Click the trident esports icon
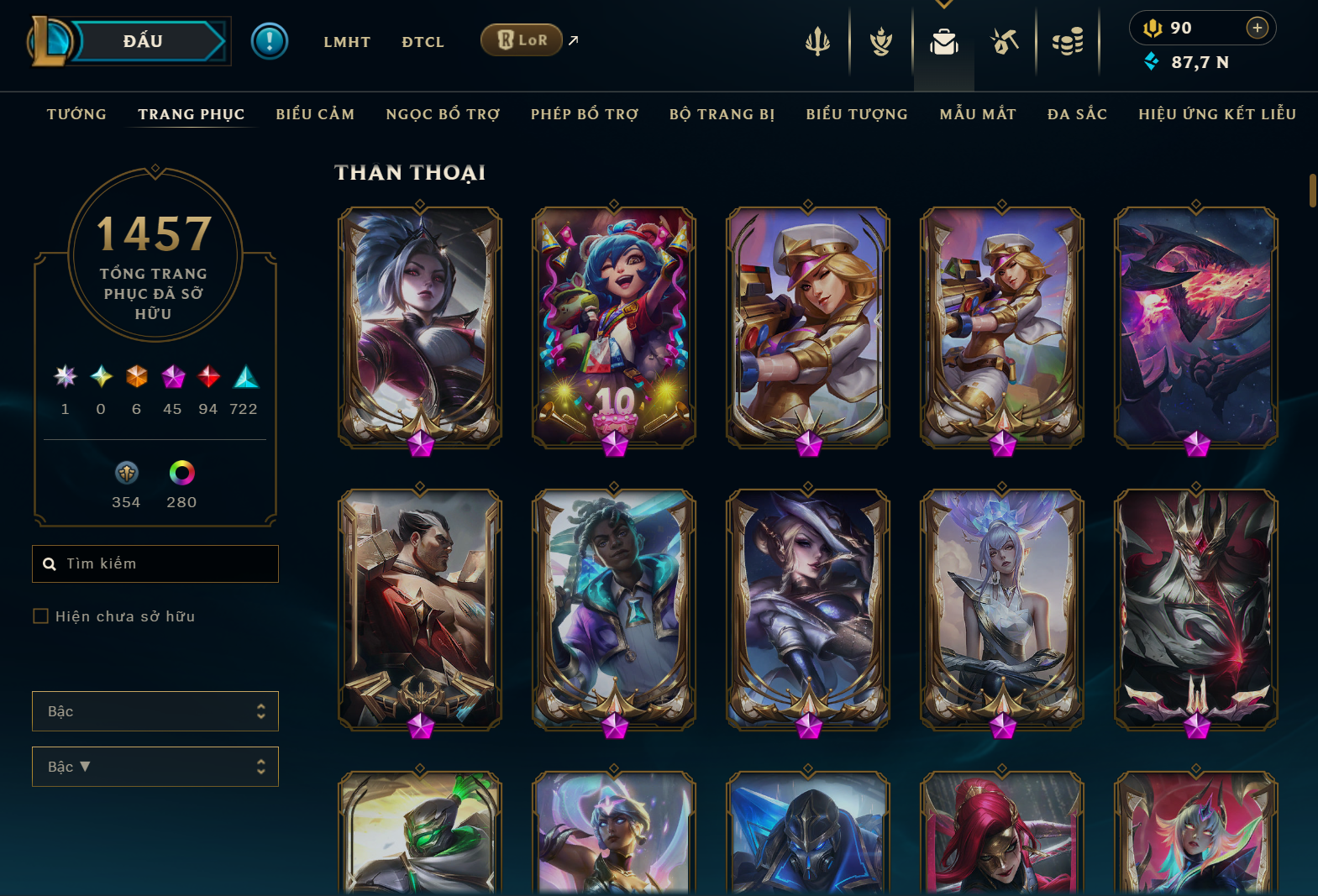 pos(817,41)
